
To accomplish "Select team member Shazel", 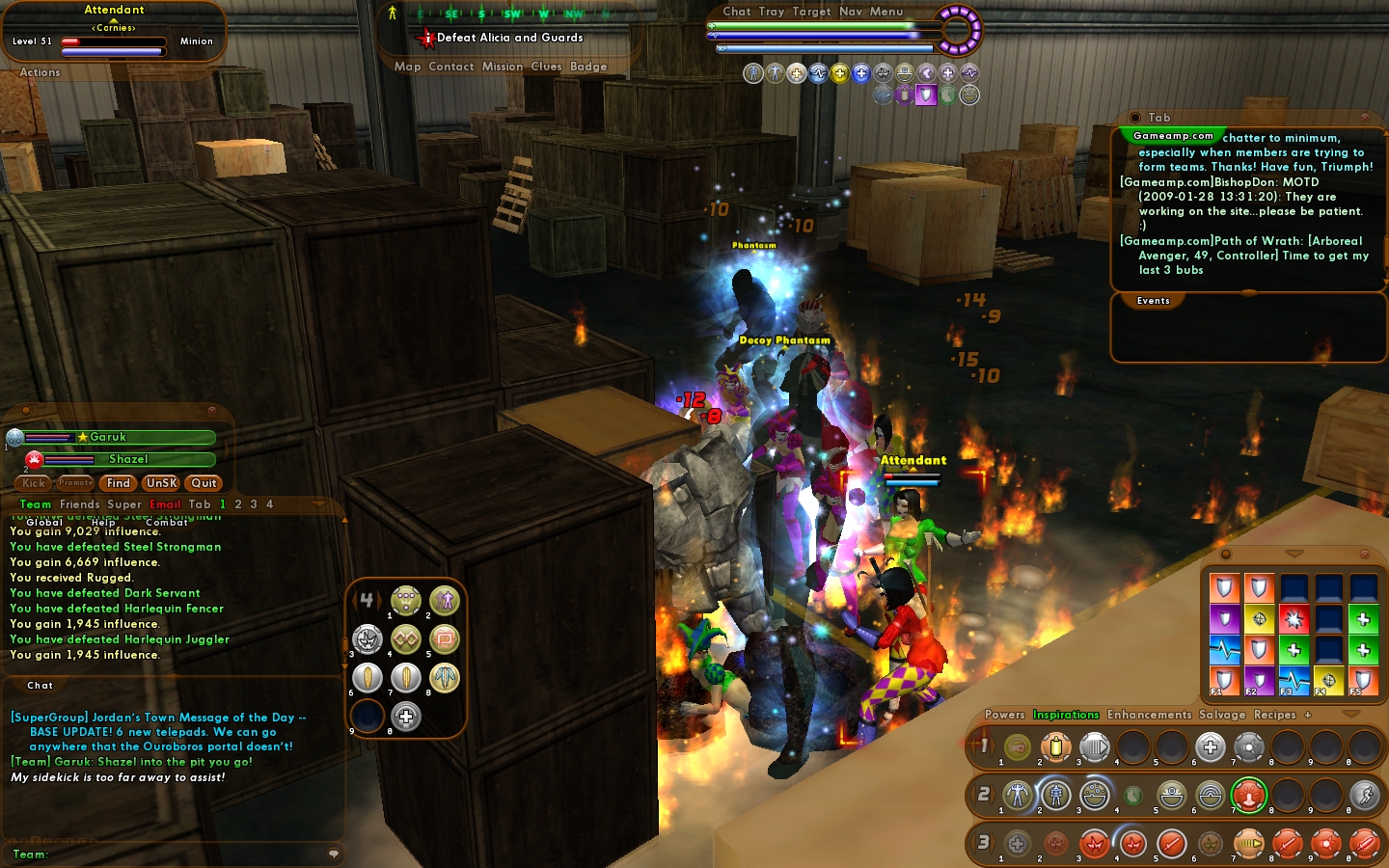I will pyautogui.click(x=128, y=459).
